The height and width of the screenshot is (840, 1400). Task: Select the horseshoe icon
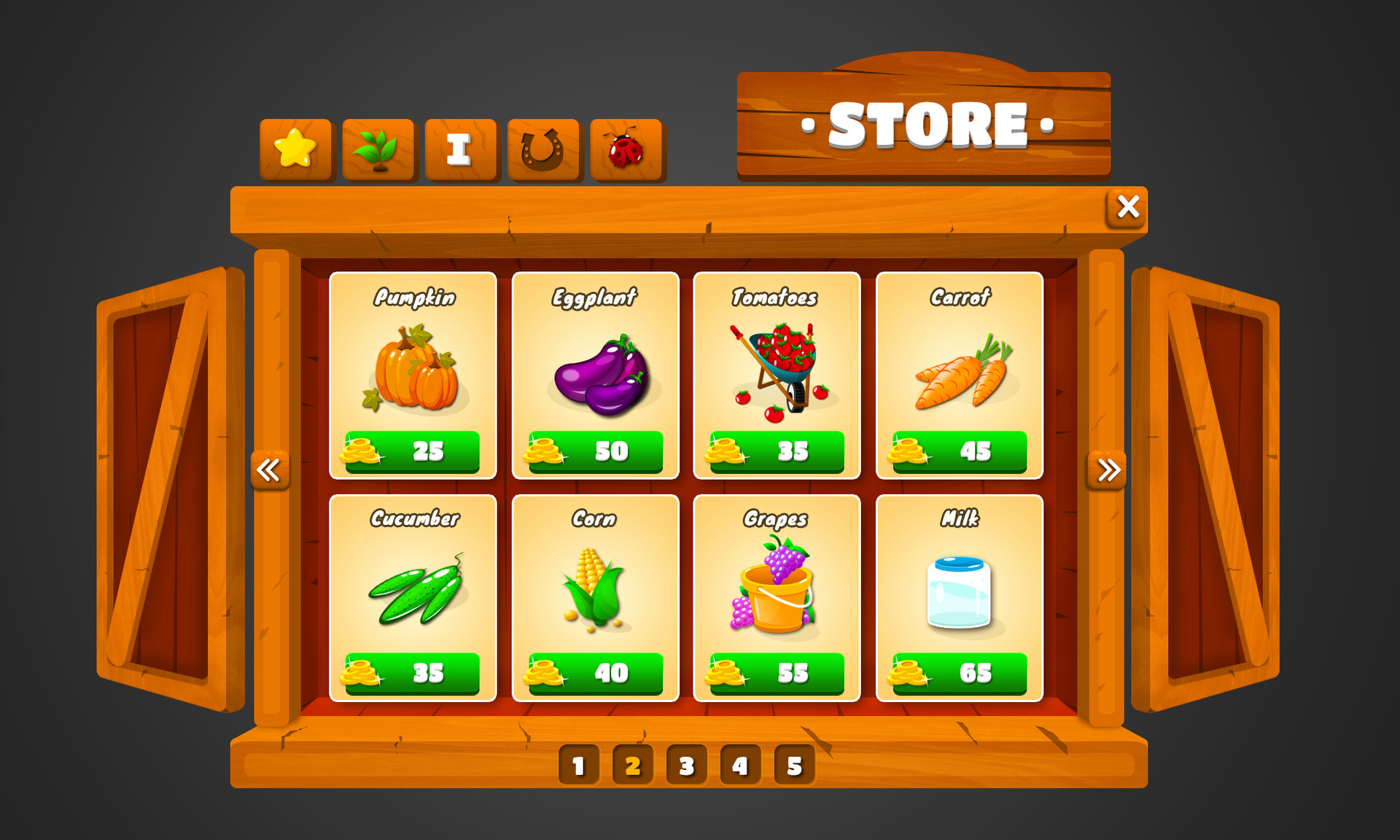542,149
